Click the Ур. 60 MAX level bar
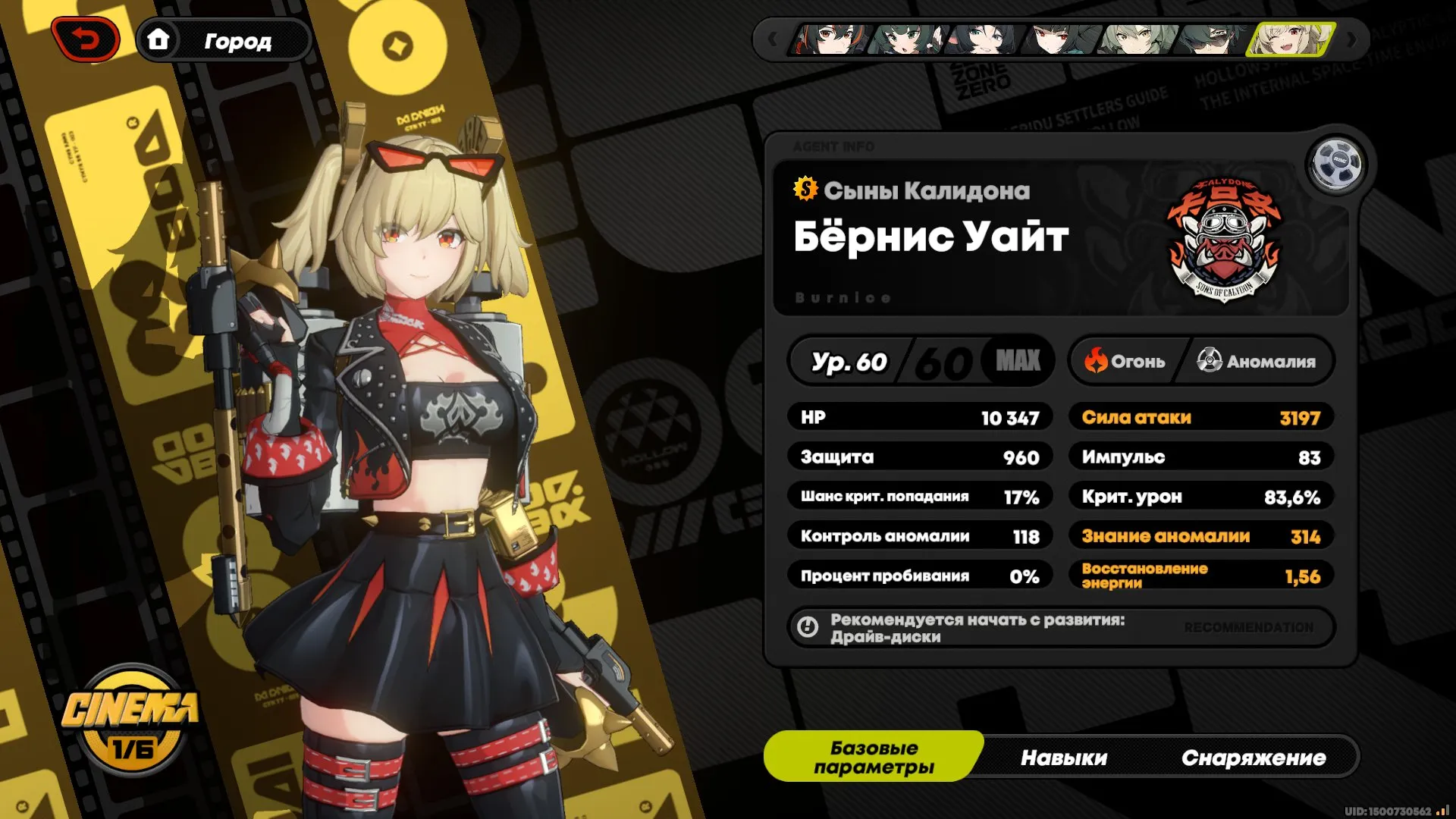The image size is (1456, 819). (x=921, y=362)
